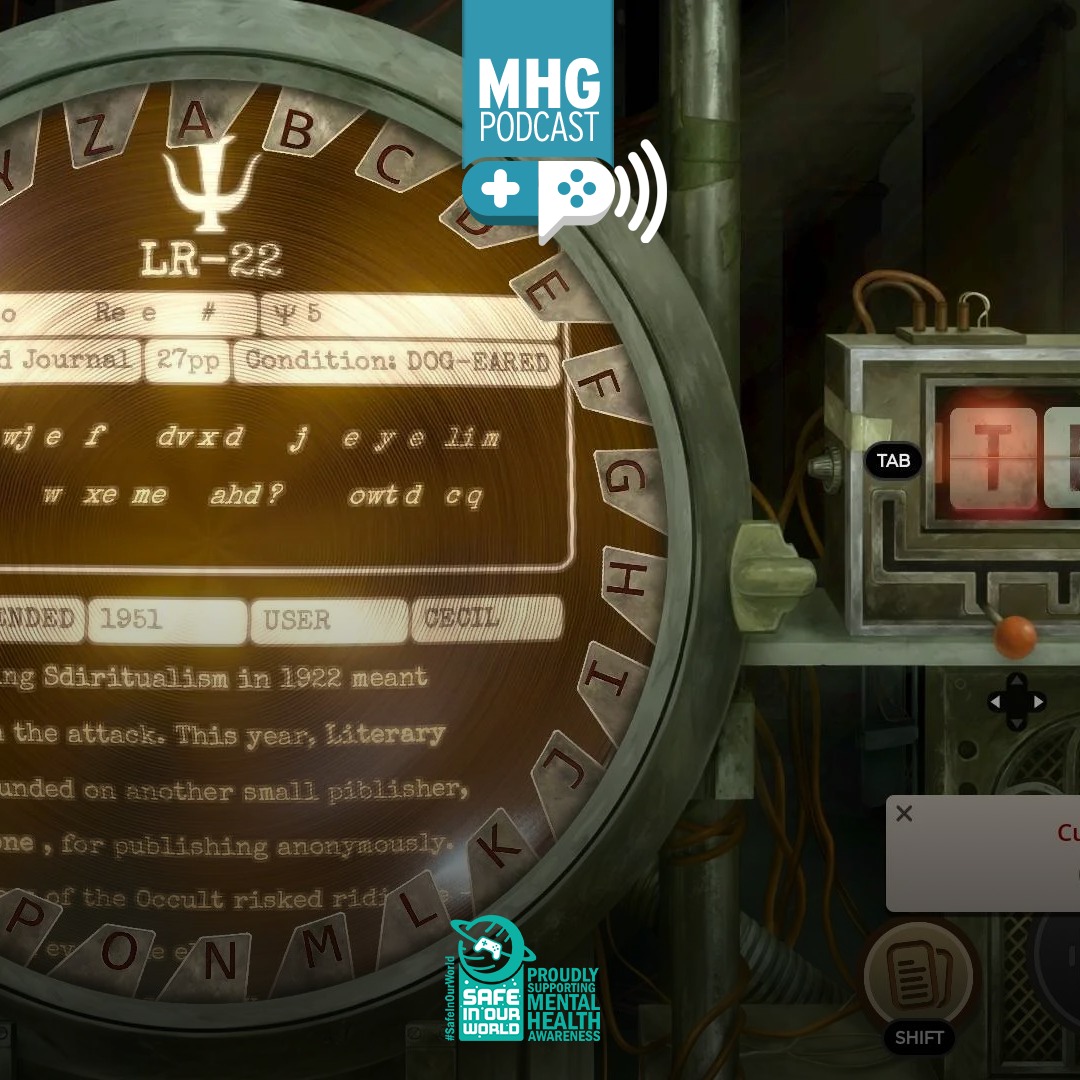Select the glowing red T letter tile

tap(992, 459)
